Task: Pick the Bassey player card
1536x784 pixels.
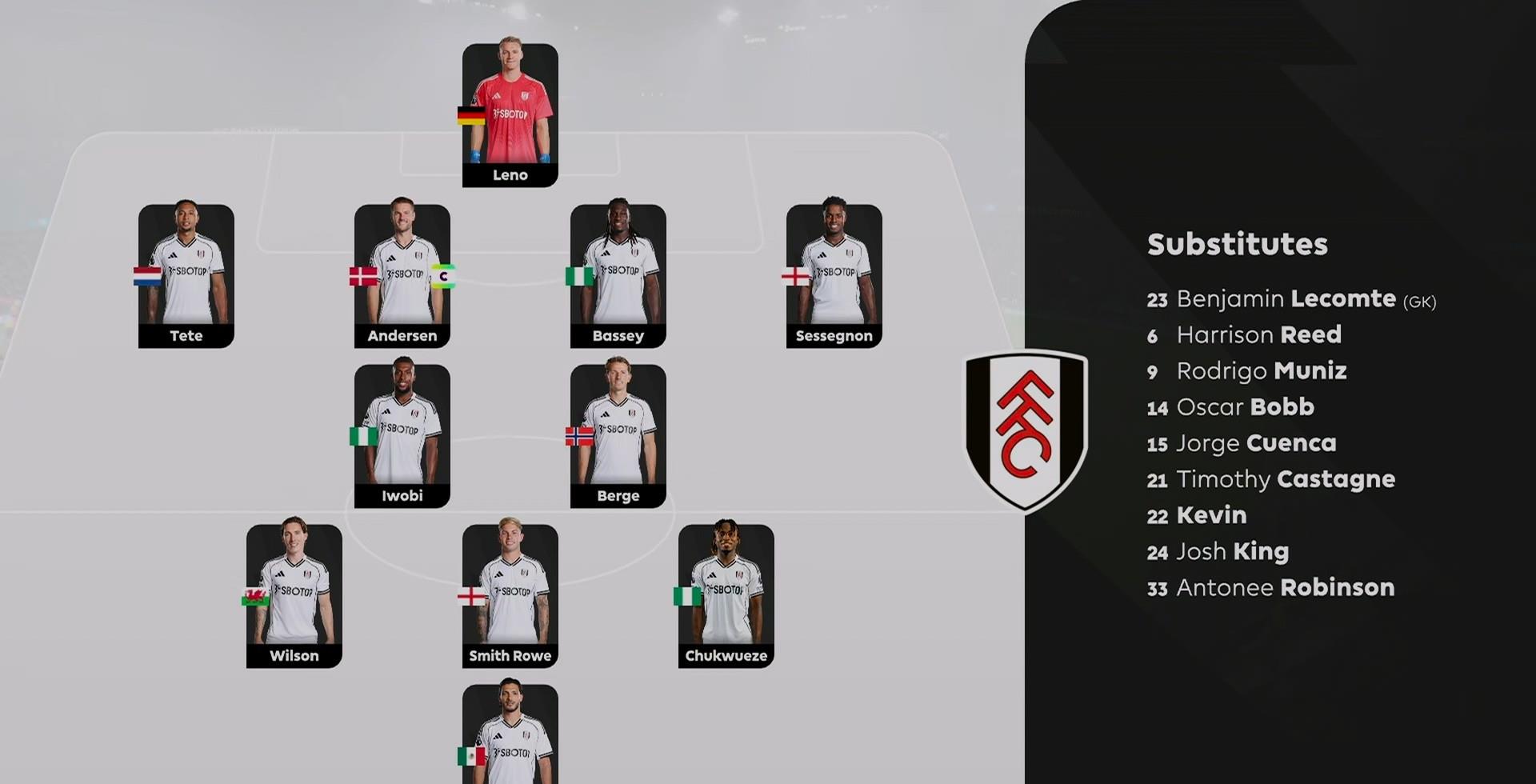Action: [618, 276]
